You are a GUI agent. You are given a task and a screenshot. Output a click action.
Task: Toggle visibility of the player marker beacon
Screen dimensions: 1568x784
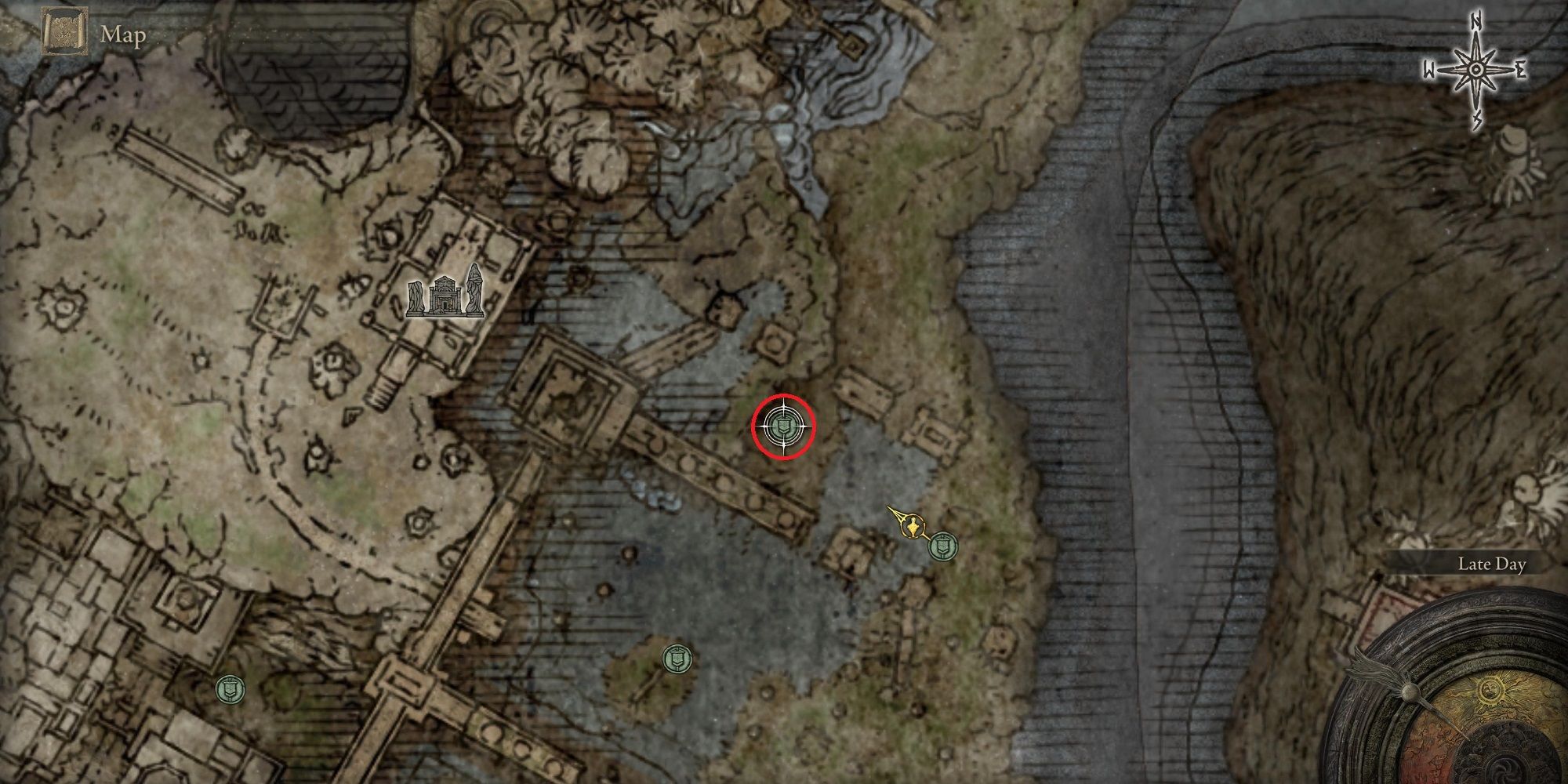pyautogui.click(x=913, y=525)
